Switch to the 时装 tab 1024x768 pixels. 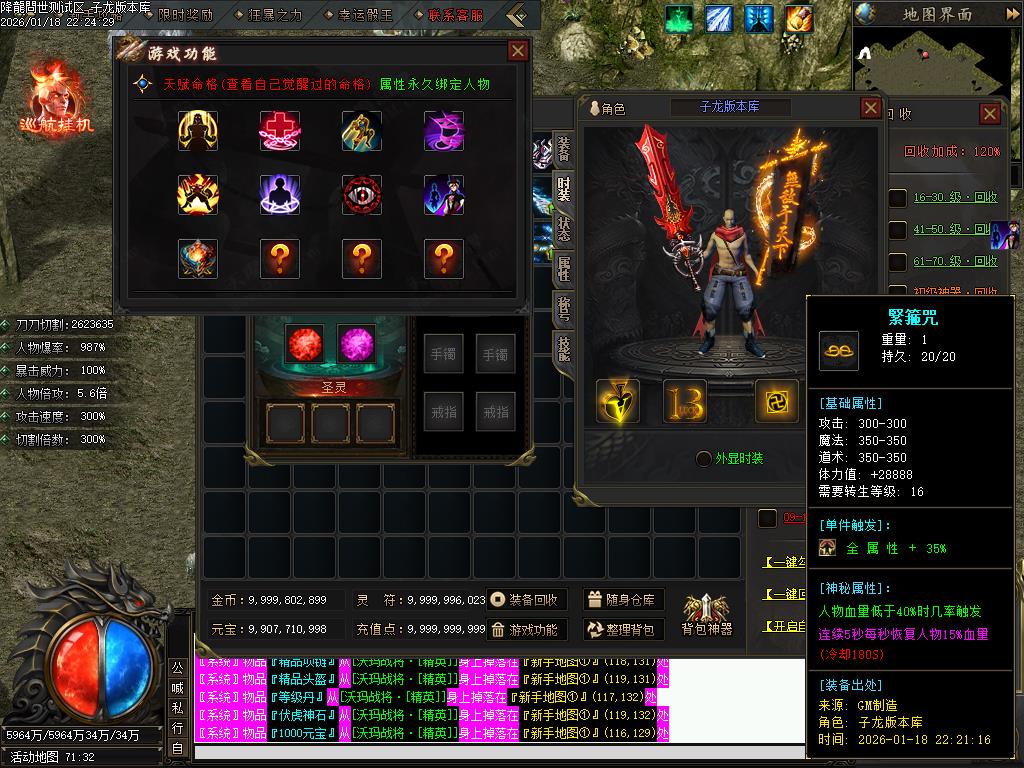point(564,188)
